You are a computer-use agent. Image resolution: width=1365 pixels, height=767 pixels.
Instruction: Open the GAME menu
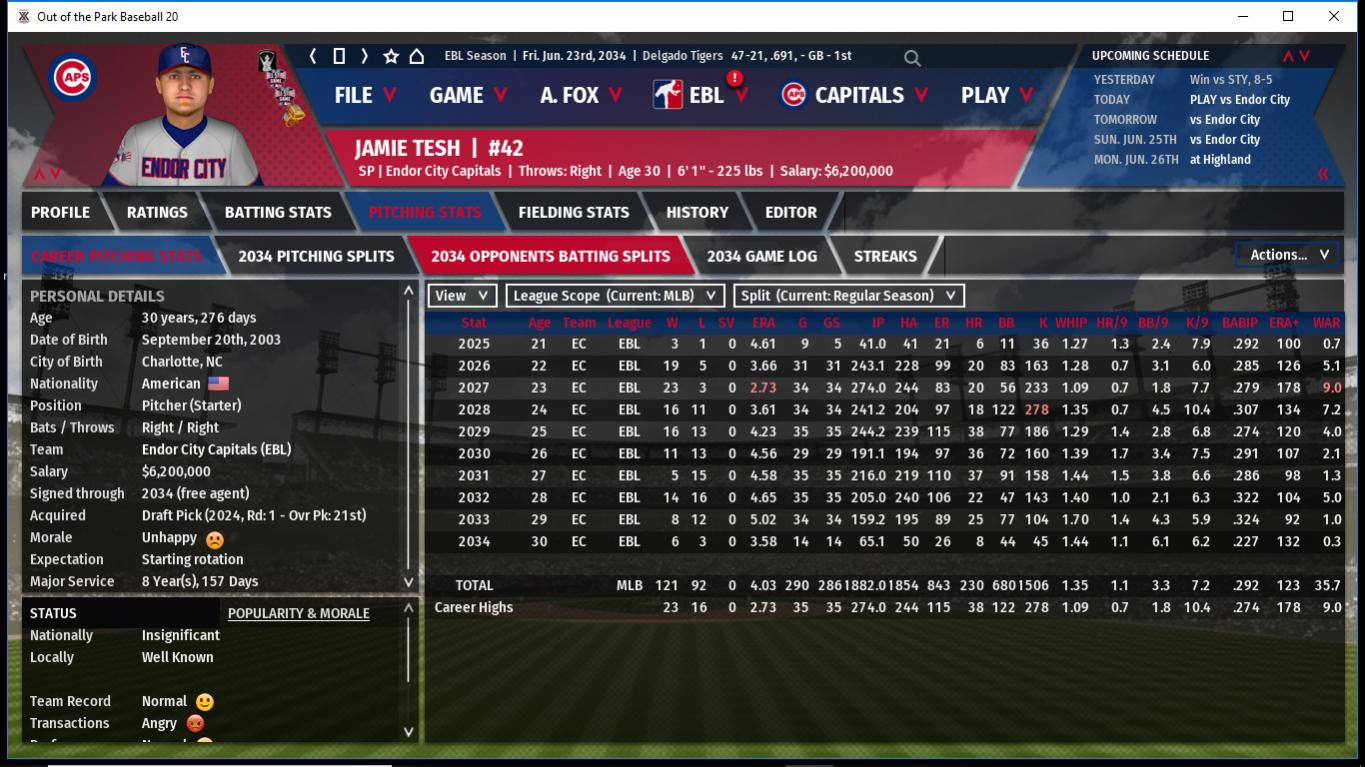coord(467,95)
